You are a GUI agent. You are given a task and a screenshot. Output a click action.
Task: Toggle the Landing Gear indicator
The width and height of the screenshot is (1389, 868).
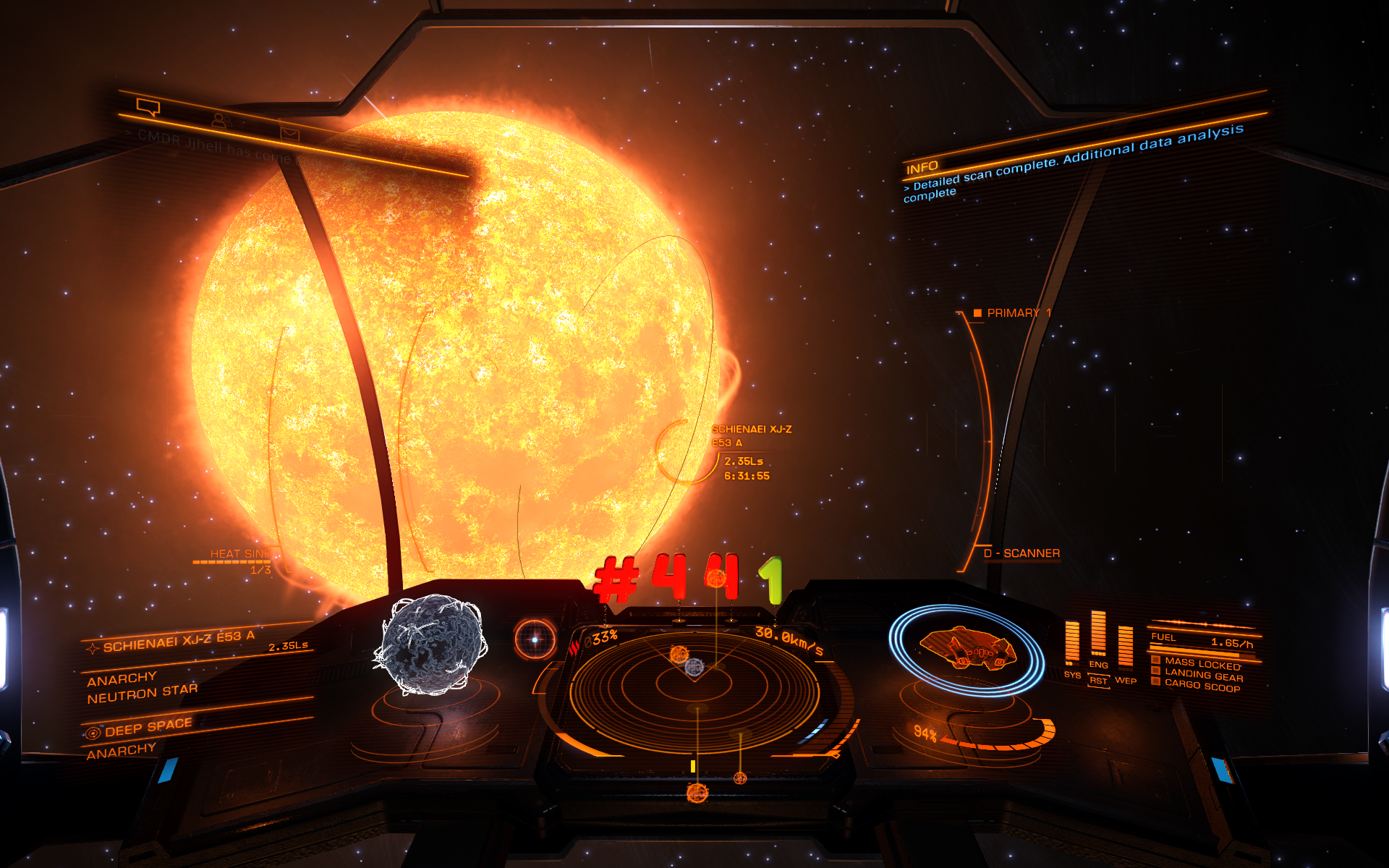click(x=1203, y=676)
